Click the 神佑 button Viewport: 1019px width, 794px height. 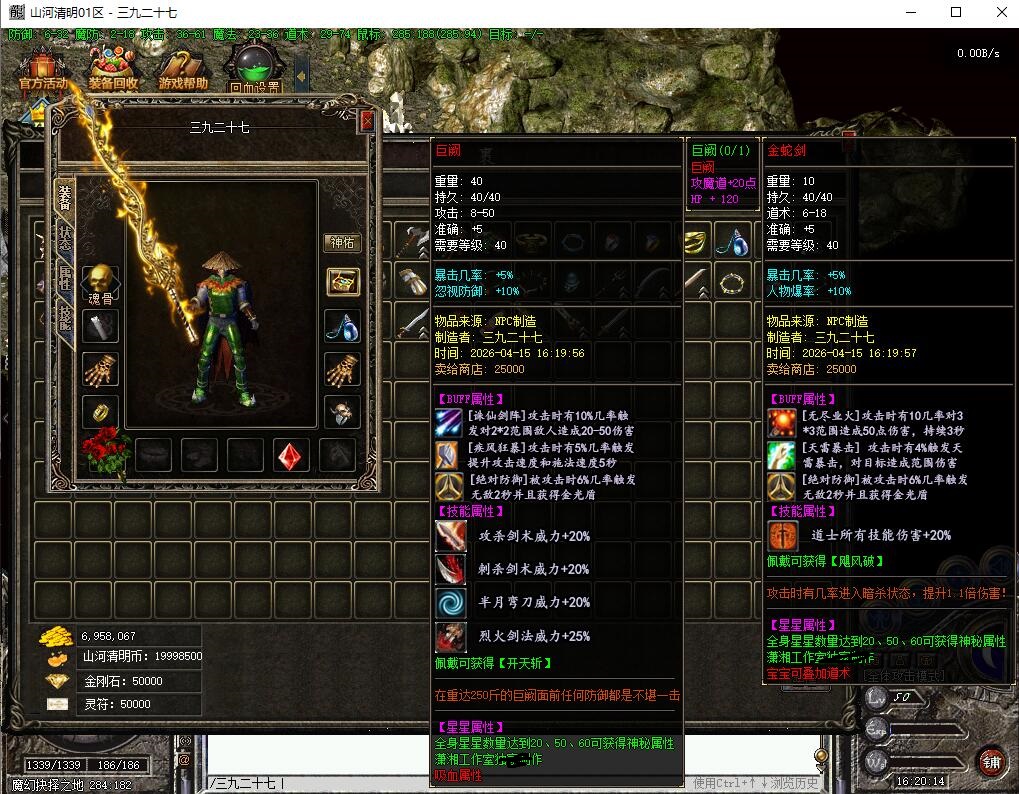coord(343,243)
